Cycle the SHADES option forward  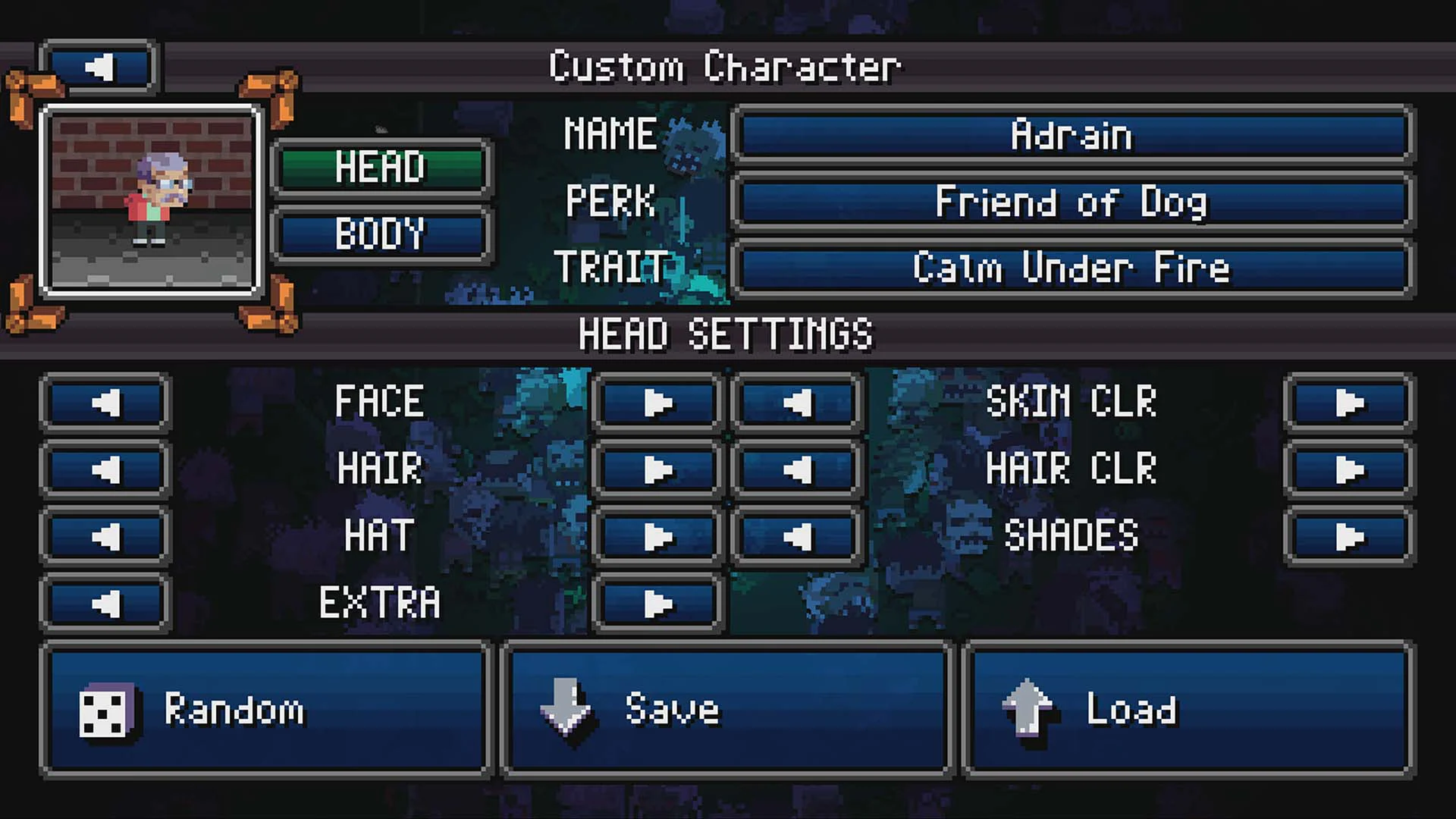1349,535
